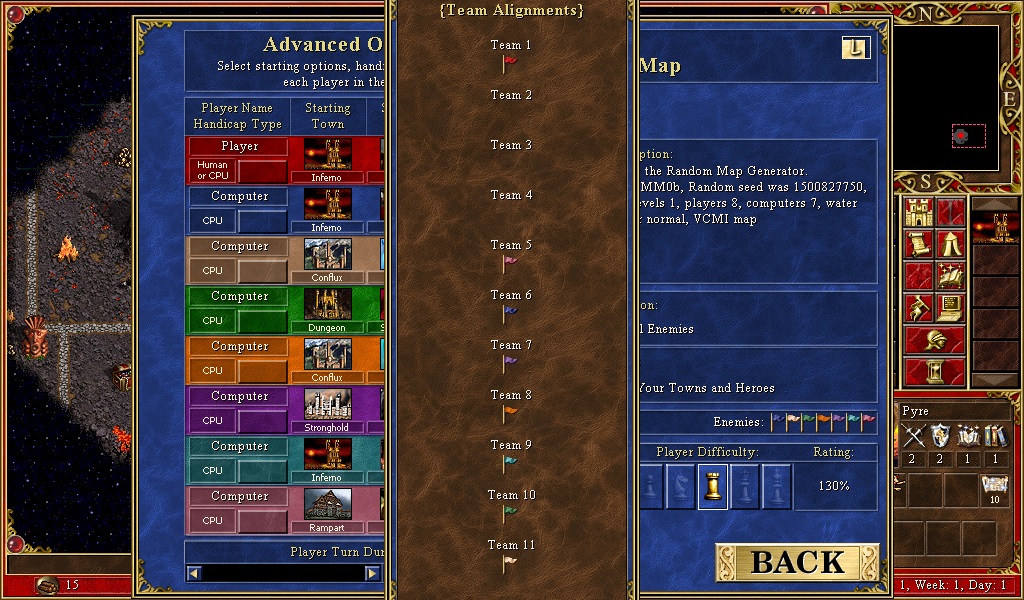Click the gold L icon in options header

(x=856, y=48)
